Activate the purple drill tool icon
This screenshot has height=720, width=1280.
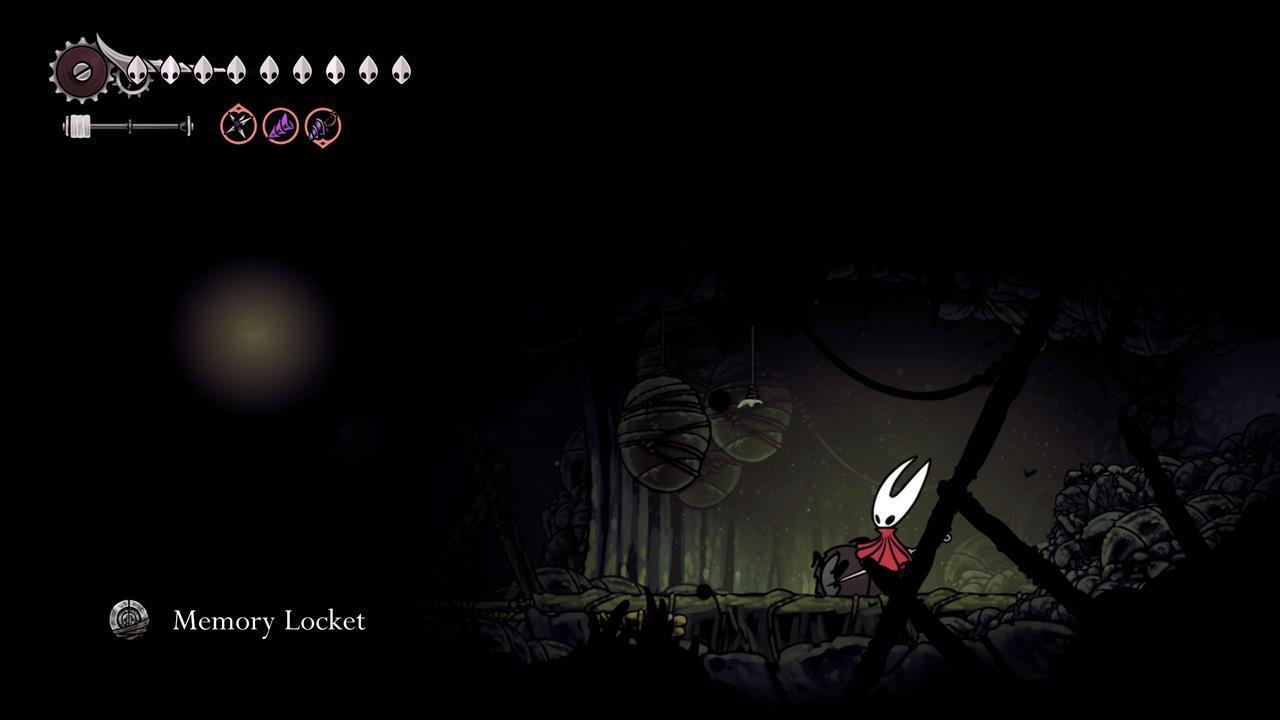(x=323, y=126)
